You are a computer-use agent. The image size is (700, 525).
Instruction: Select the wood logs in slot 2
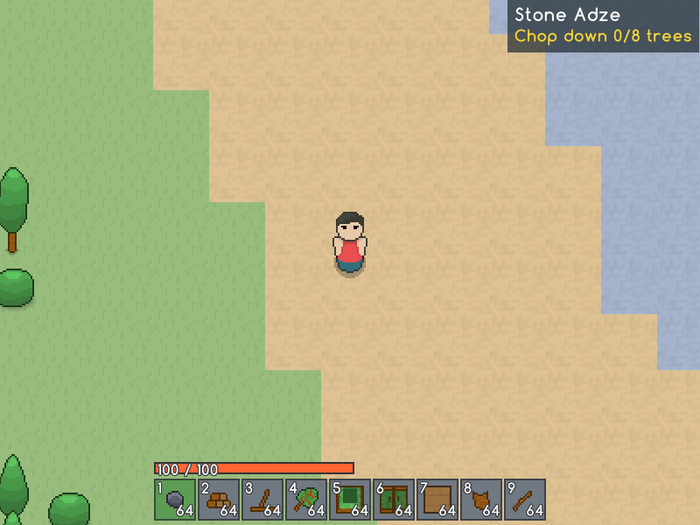(218, 499)
